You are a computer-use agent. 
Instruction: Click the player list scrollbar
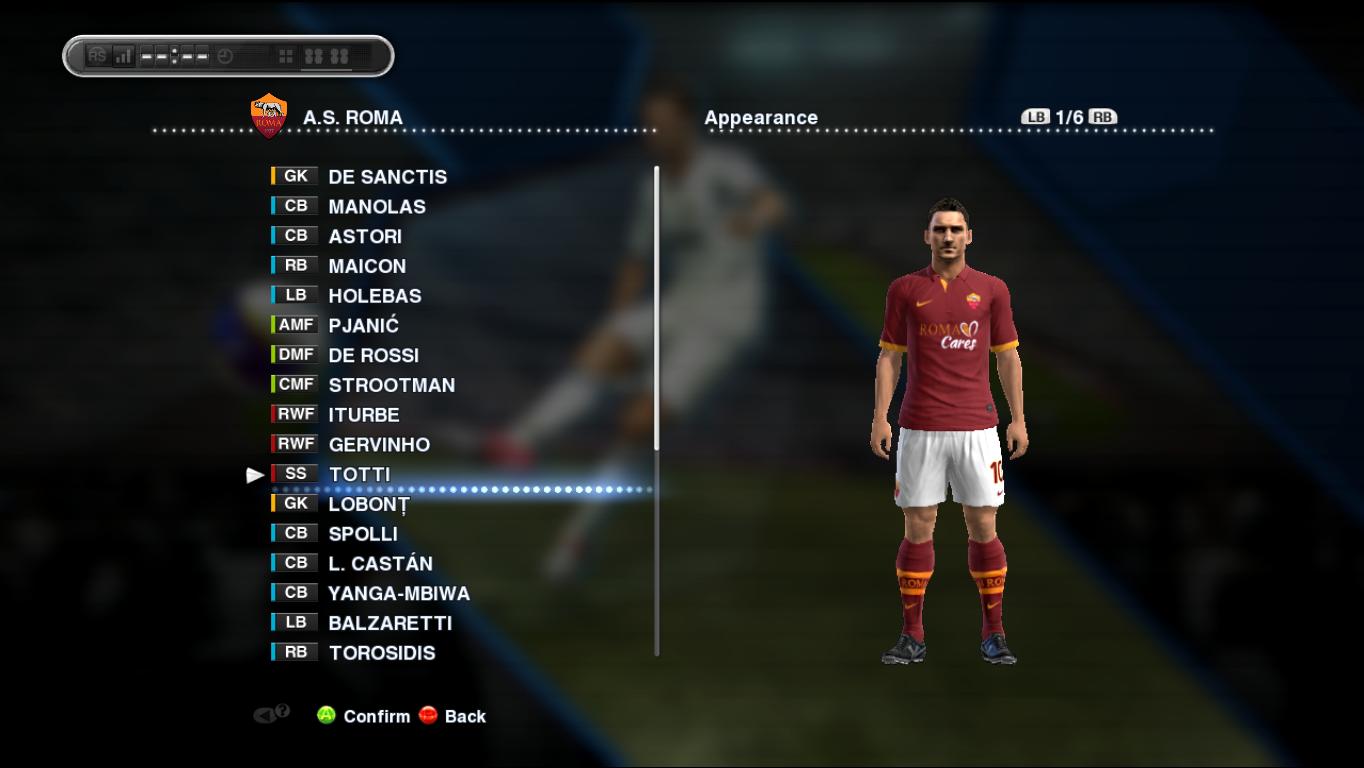point(657,410)
